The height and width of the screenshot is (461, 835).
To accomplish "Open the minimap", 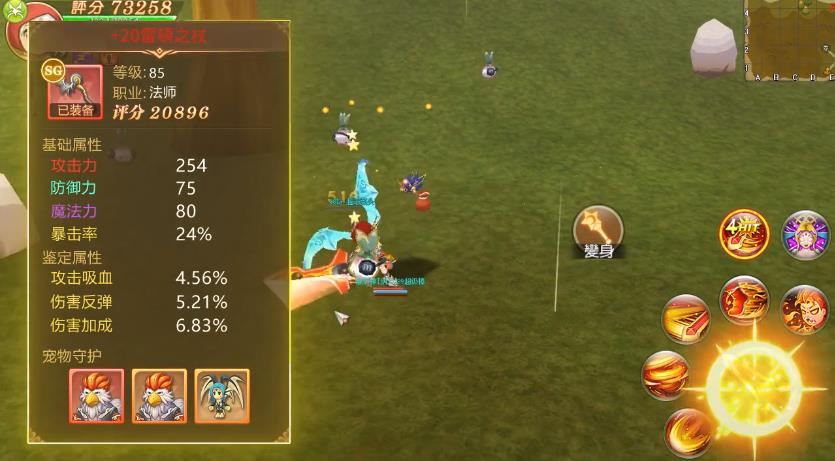I will pyautogui.click(x=789, y=39).
